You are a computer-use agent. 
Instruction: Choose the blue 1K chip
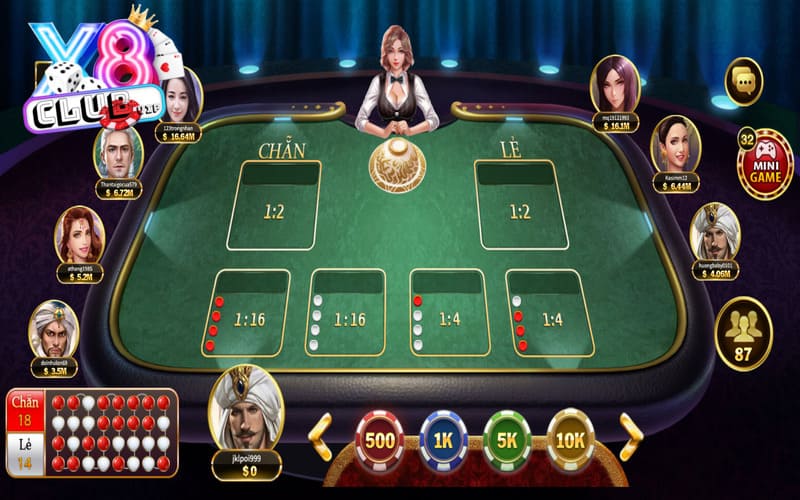[443, 441]
